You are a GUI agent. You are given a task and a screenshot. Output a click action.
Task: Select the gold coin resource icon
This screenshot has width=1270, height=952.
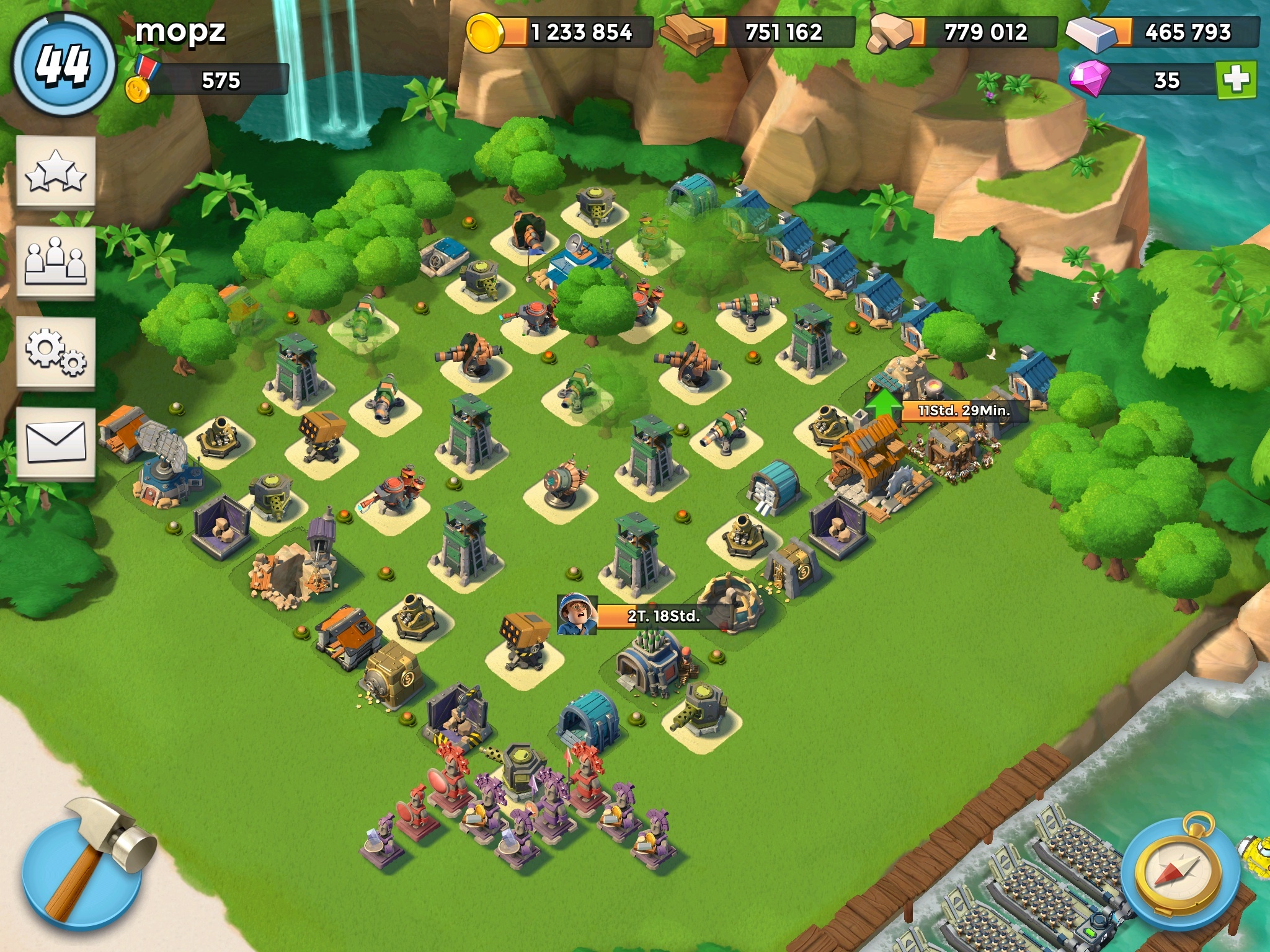tap(486, 33)
